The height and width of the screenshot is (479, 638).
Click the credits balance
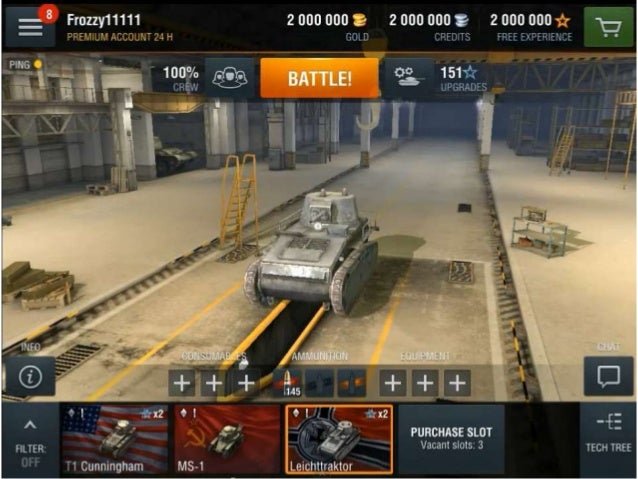(429, 26)
